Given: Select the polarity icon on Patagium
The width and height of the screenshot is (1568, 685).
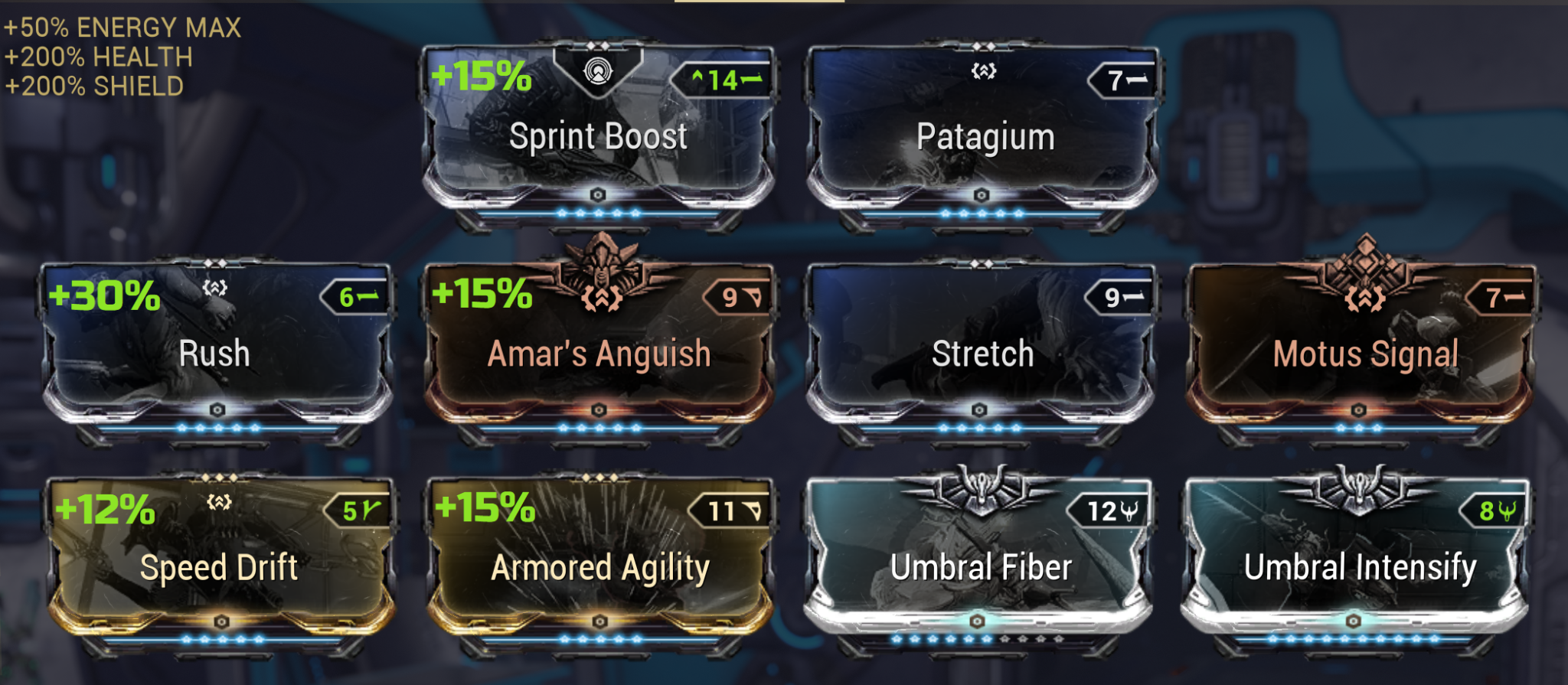Looking at the screenshot, I should 982,70.
